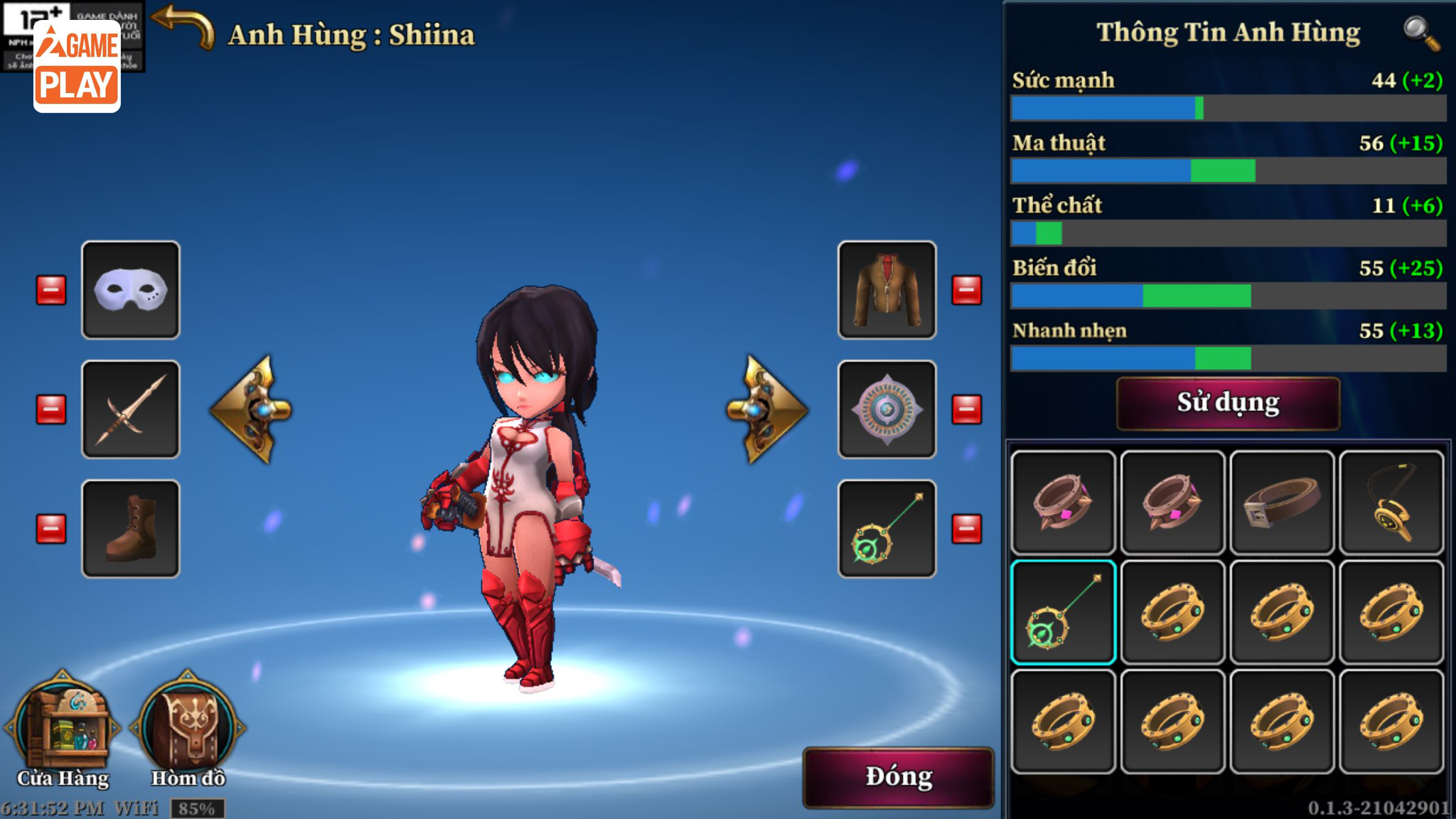
Task: Switch to next hero with right arrow
Action: coord(766,409)
